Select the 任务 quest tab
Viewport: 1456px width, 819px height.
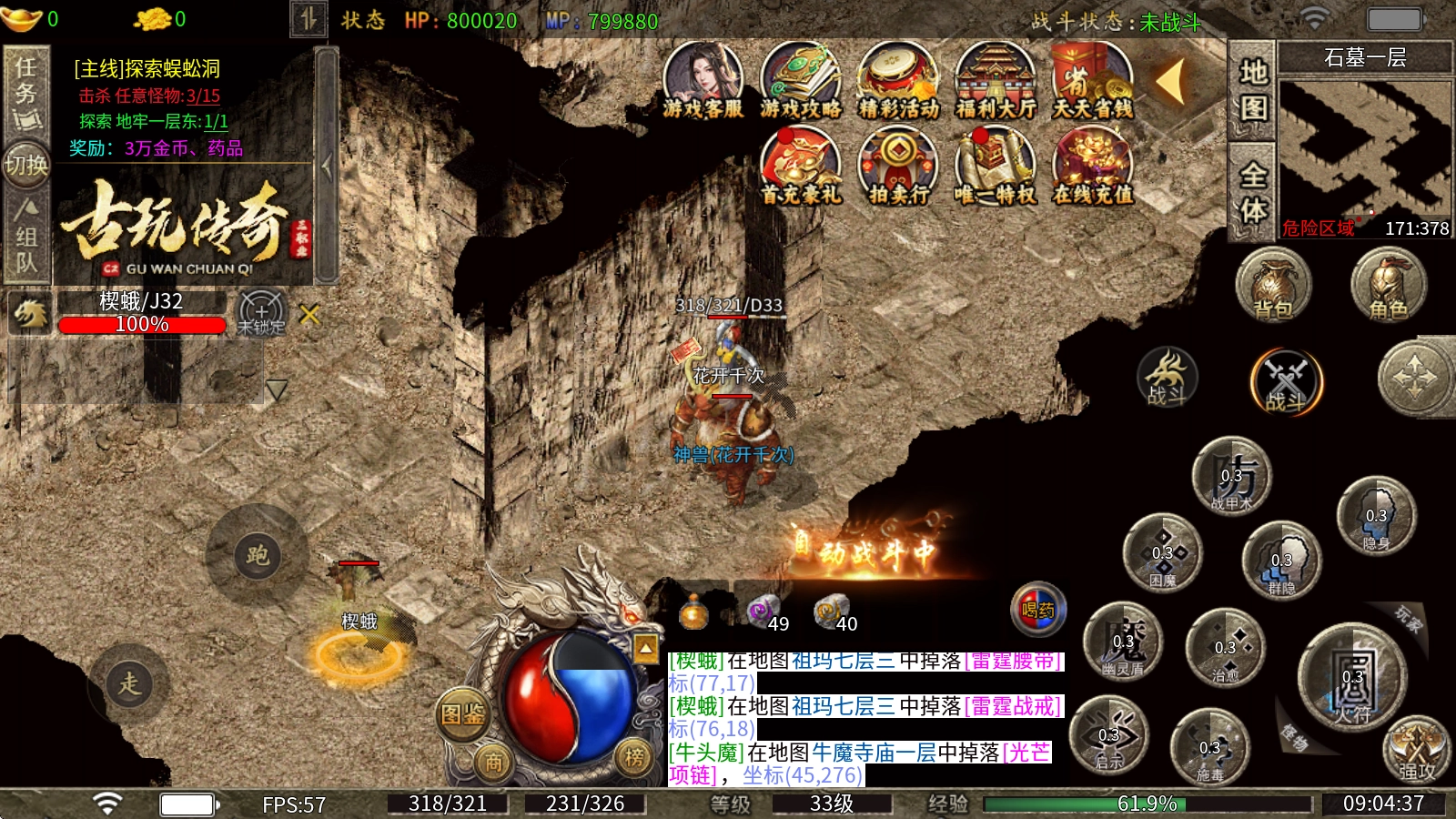(x=26, y=91)
